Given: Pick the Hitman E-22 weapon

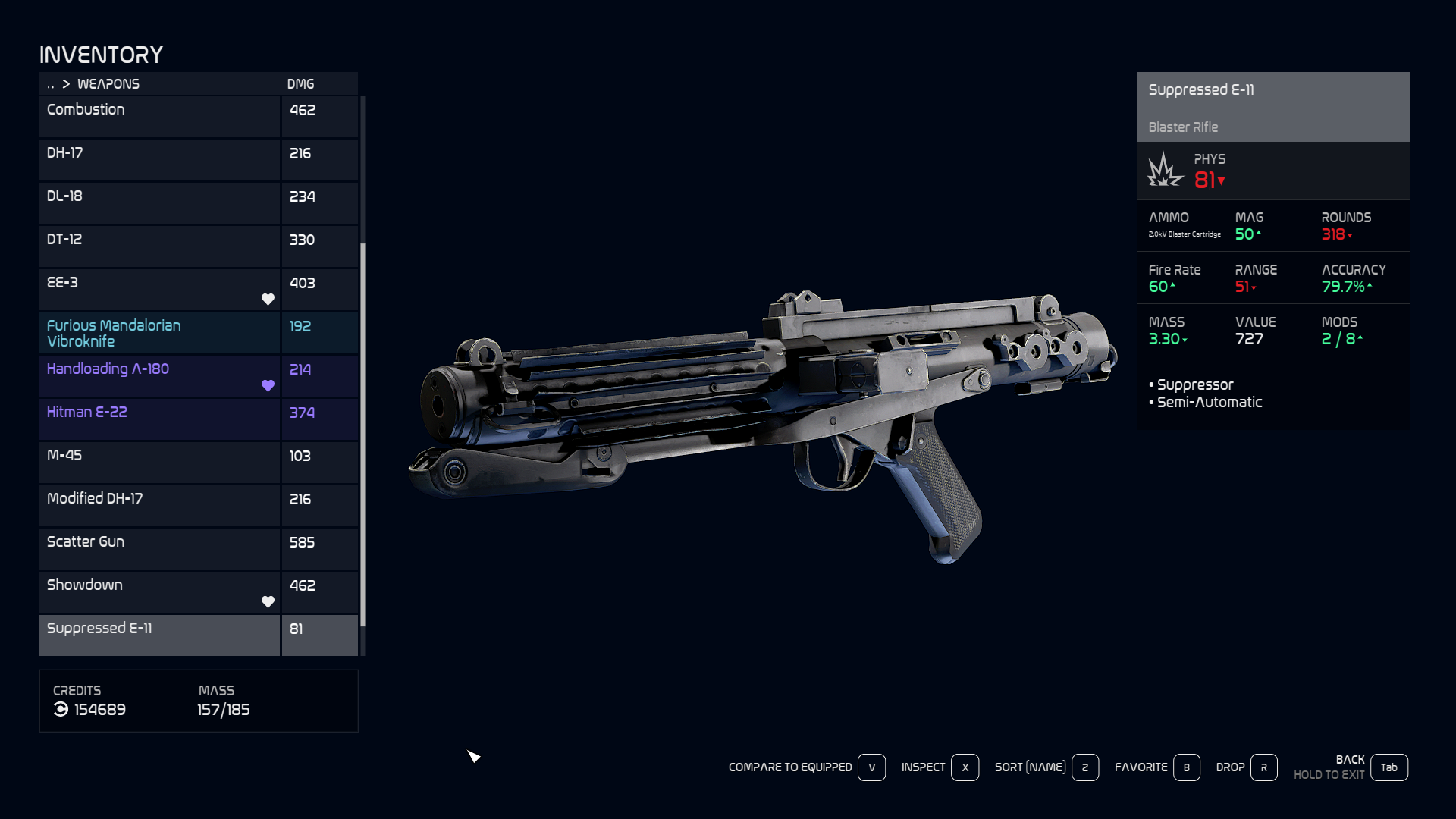Looking at the screenshot, I should tap(159, 419).
